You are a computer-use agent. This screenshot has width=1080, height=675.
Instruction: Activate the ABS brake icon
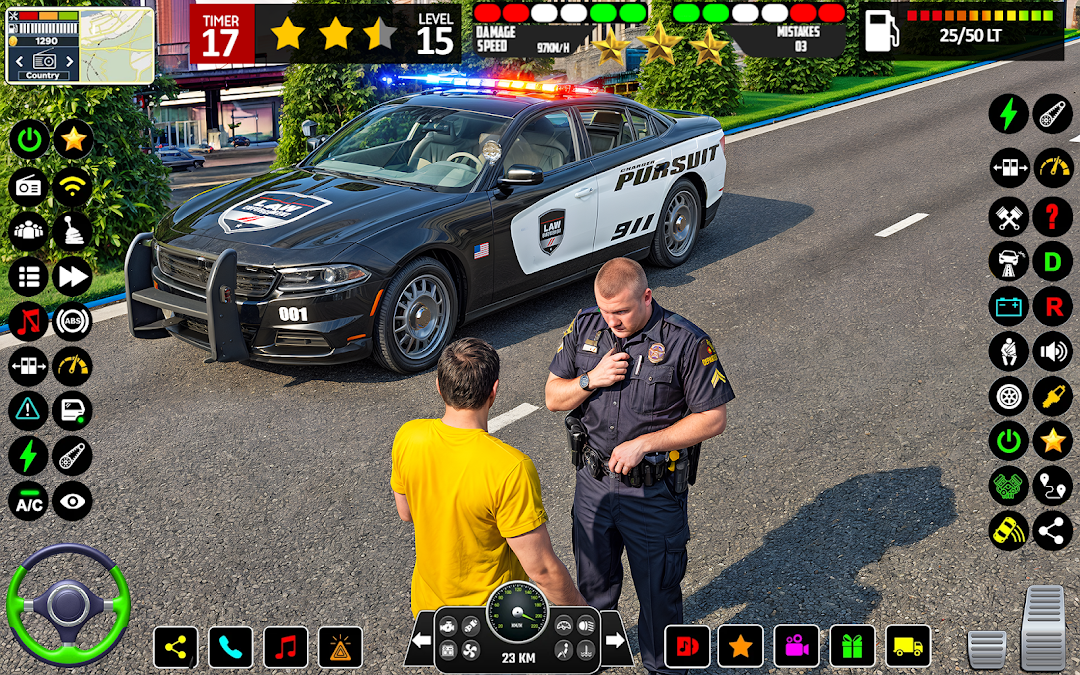(72, 321)
